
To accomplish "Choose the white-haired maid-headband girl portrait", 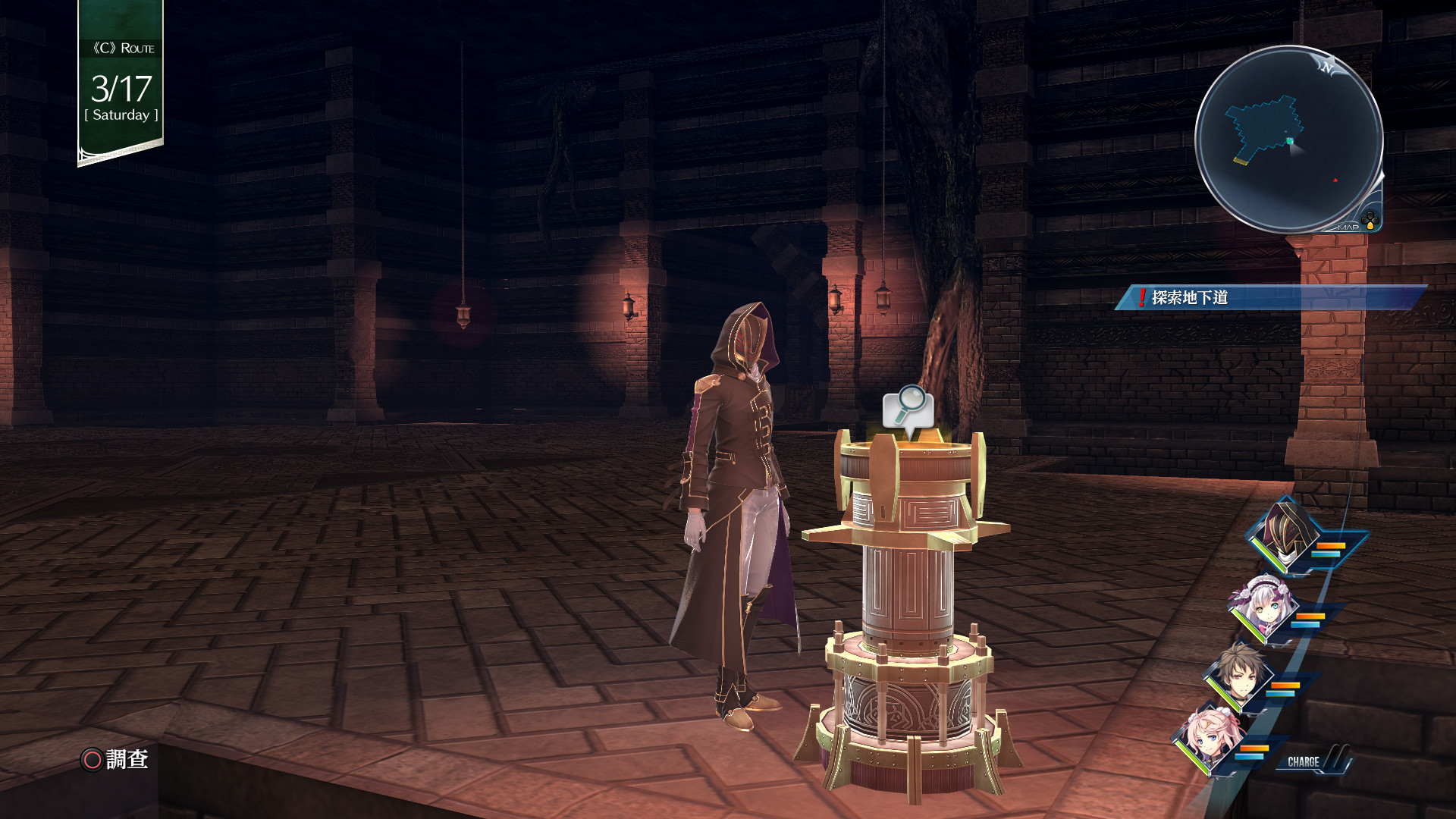I will click(1264, 609).
